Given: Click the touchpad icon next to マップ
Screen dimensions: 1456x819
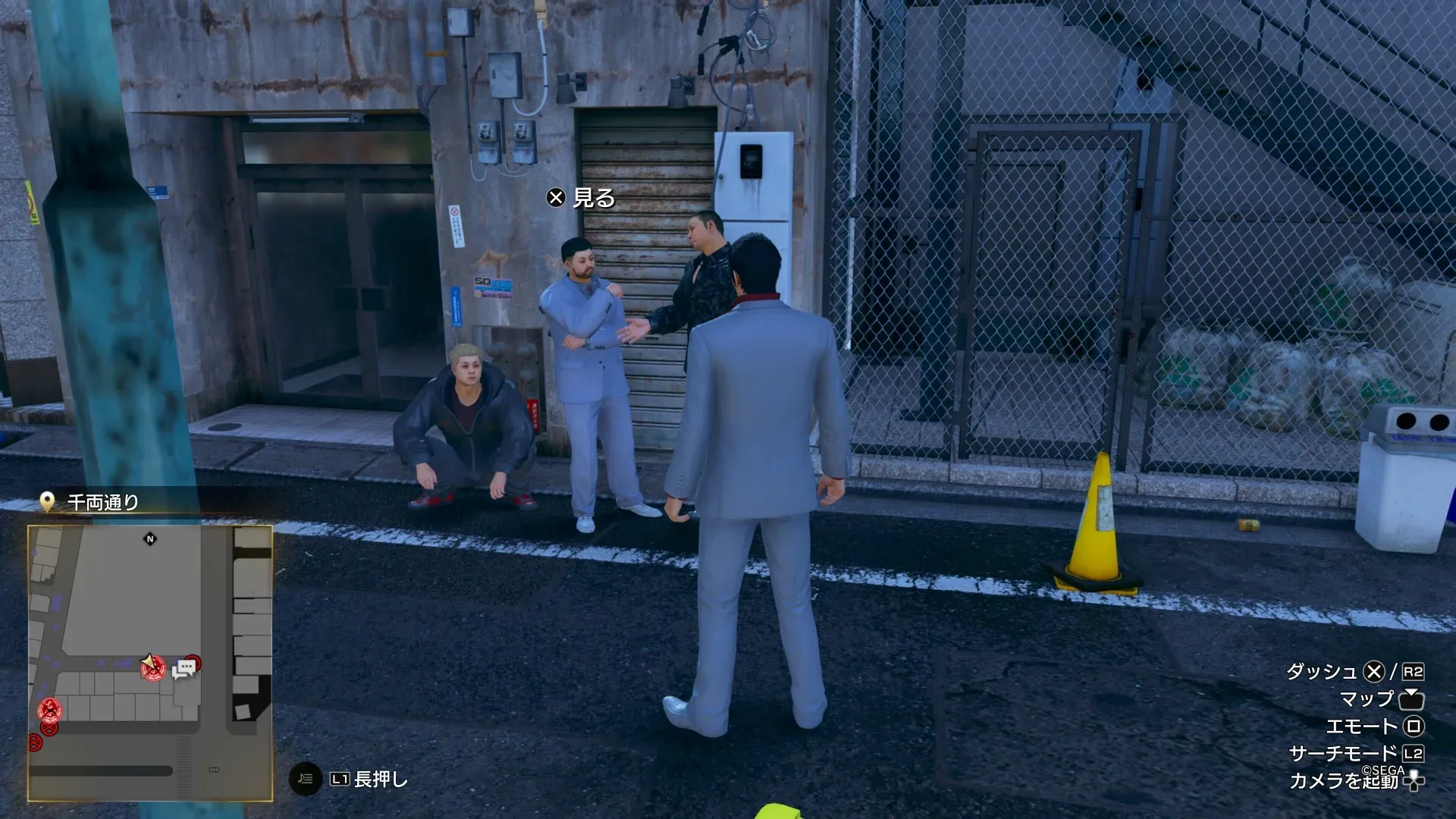Looking at the screenshot, I should (x=1411, y=701).
